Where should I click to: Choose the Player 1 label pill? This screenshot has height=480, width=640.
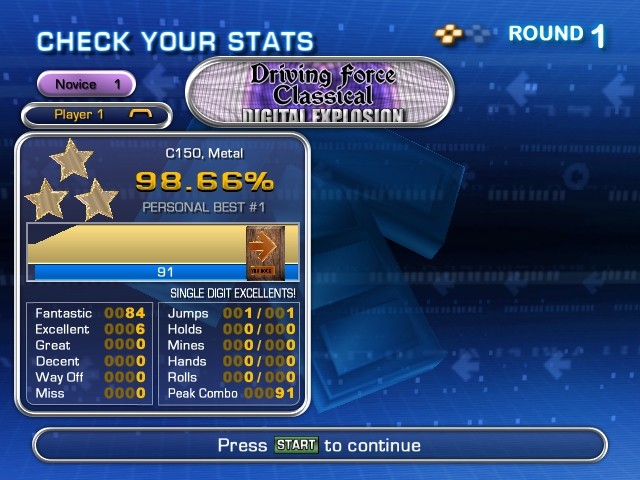[96, 115]
